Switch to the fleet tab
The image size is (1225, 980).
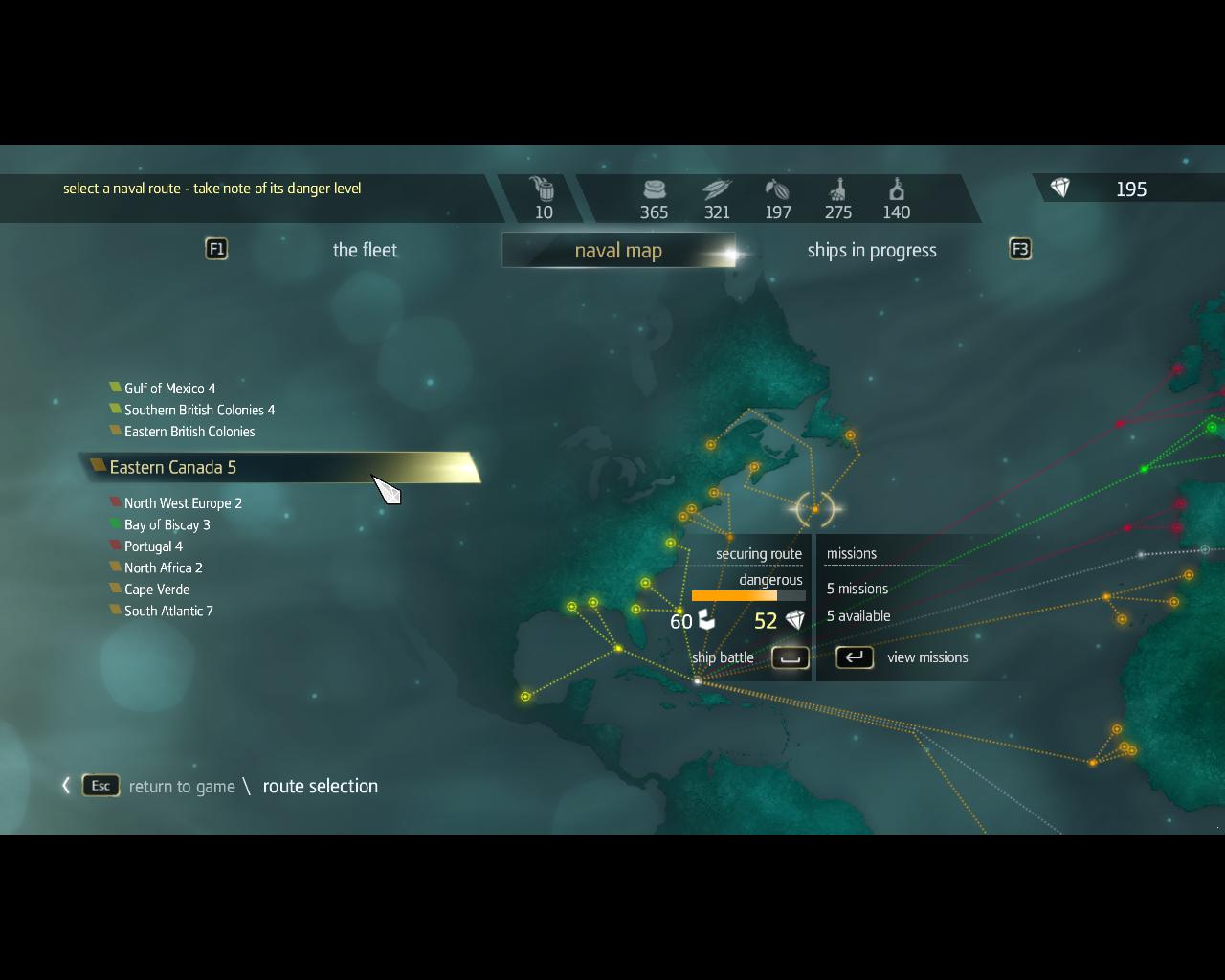pyautogui.click(x=365, y=251)
